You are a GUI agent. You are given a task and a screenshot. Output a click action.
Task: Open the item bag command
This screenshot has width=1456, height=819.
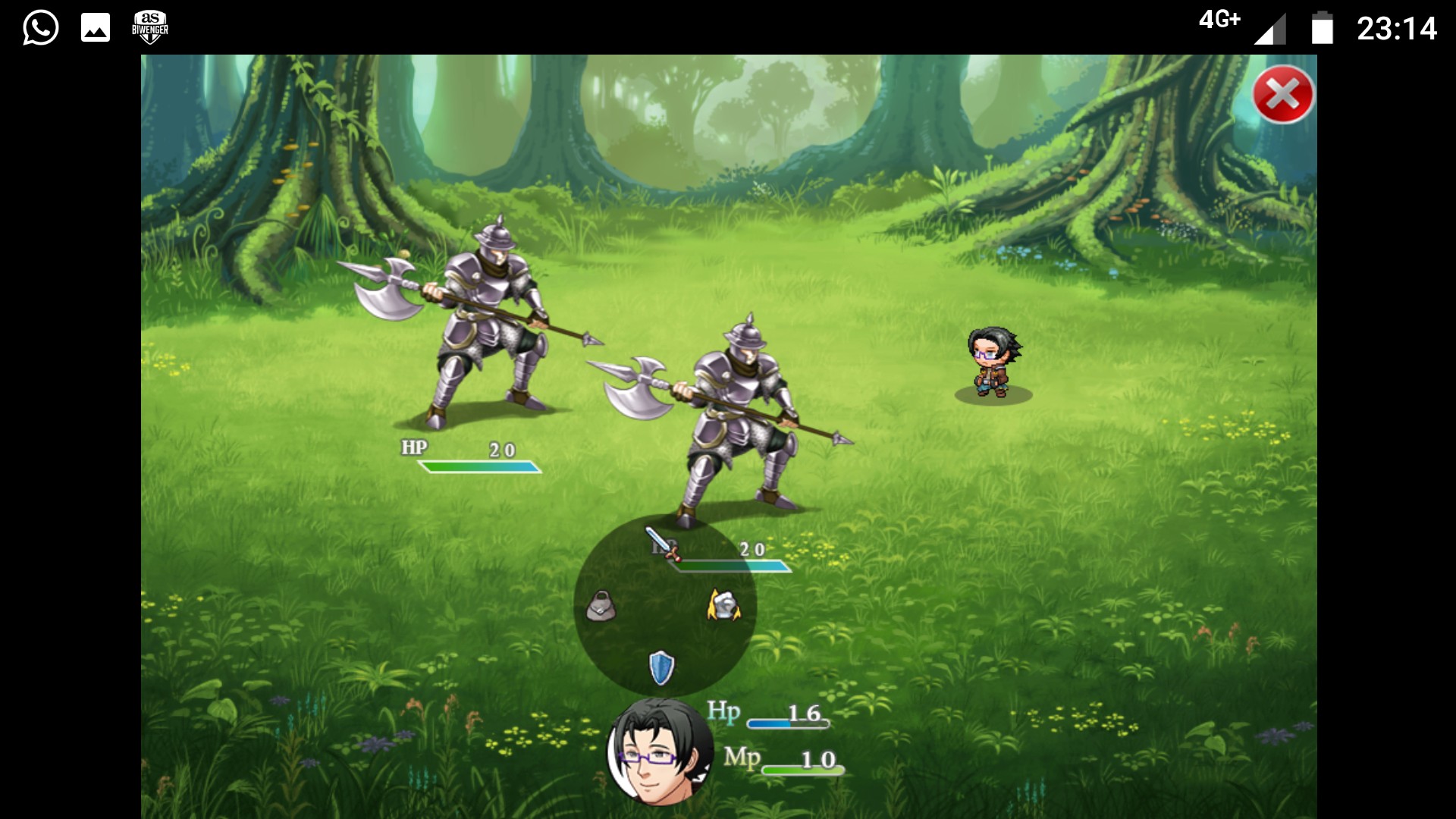click(x=601, y=606)
